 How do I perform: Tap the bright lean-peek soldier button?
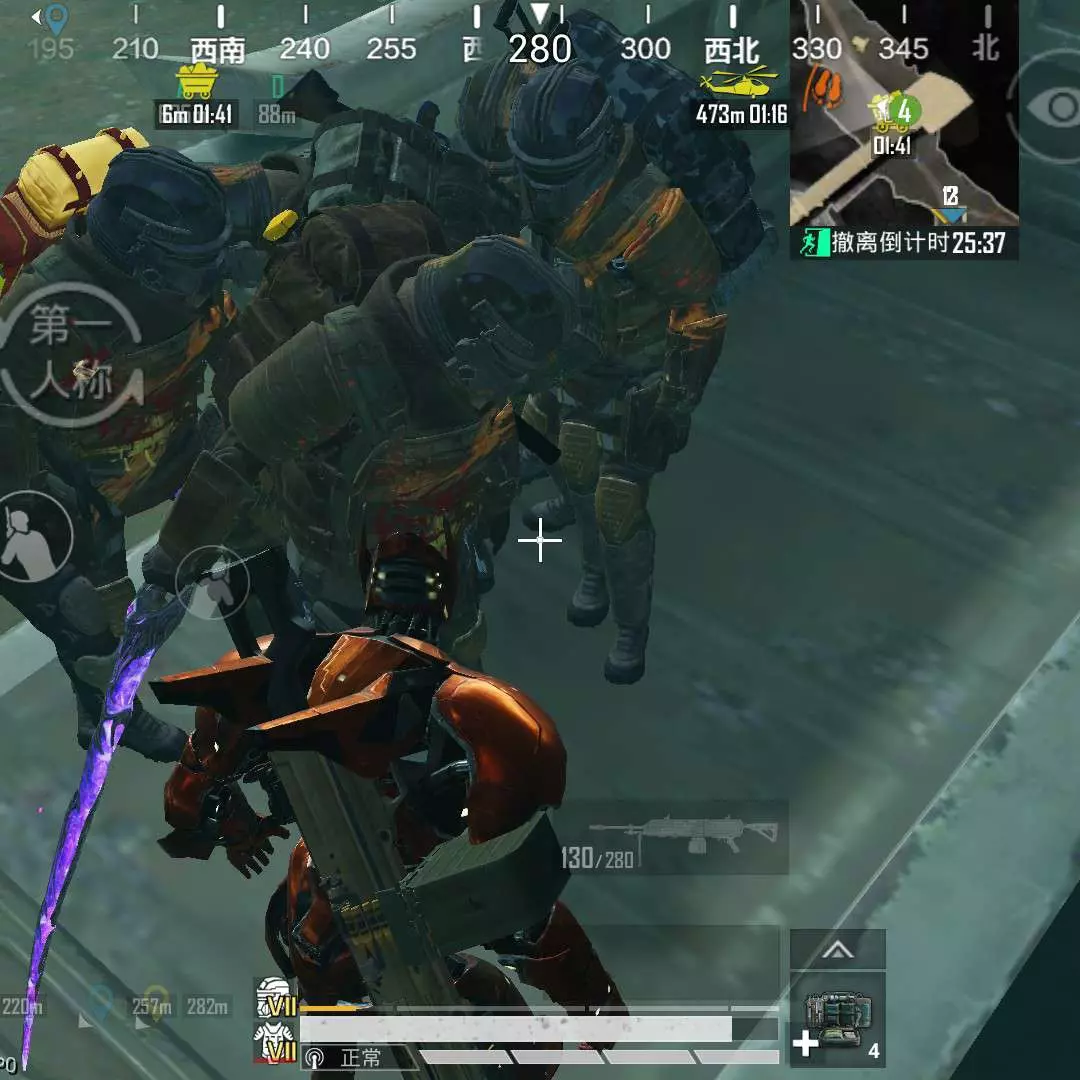tap(34, 536)
